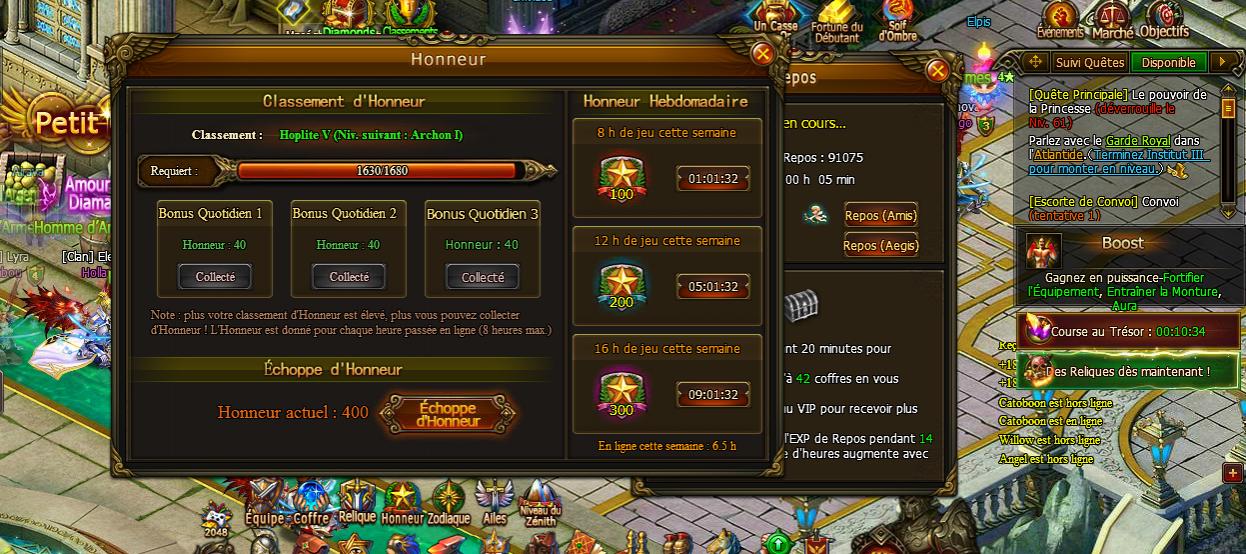Choose the Repos (Amis) button
The image size is (1246, 554).
pos(880,216)
